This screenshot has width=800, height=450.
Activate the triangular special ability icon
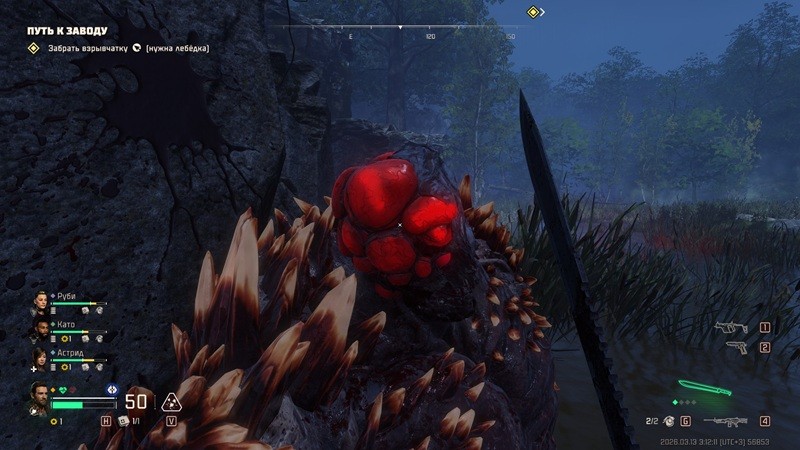click(171, 402)
